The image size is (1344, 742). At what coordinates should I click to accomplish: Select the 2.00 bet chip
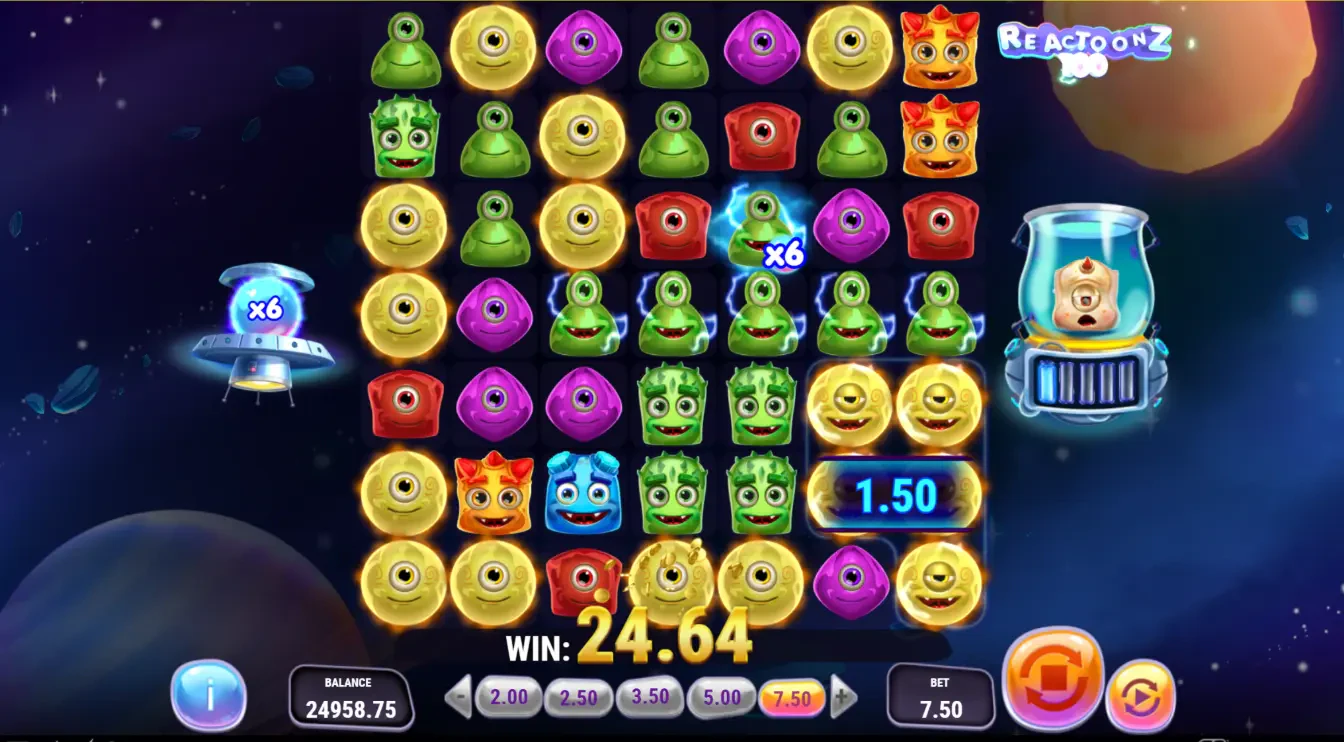[507, 697]
